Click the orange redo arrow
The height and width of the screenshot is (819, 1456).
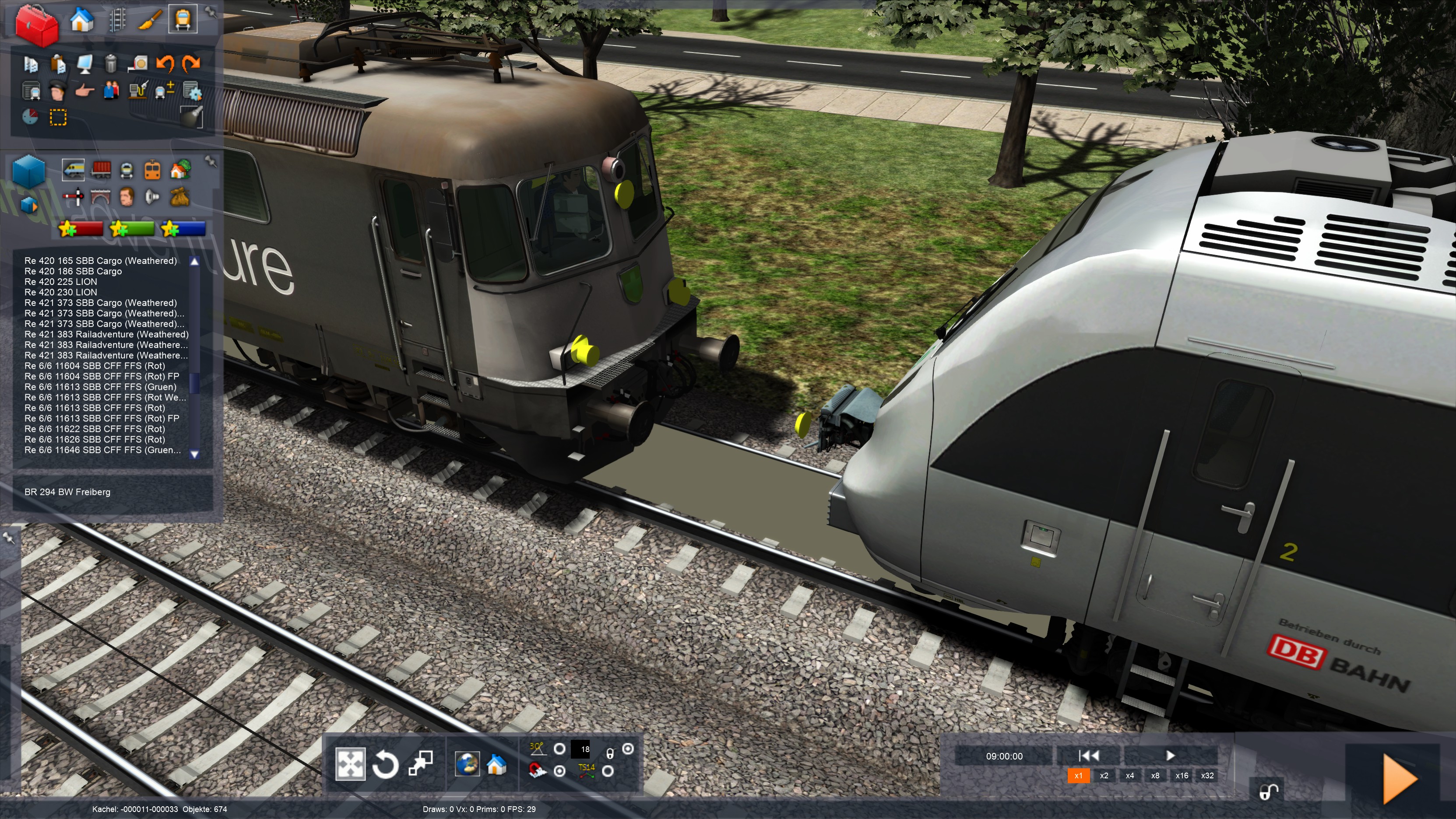point(192,63)
